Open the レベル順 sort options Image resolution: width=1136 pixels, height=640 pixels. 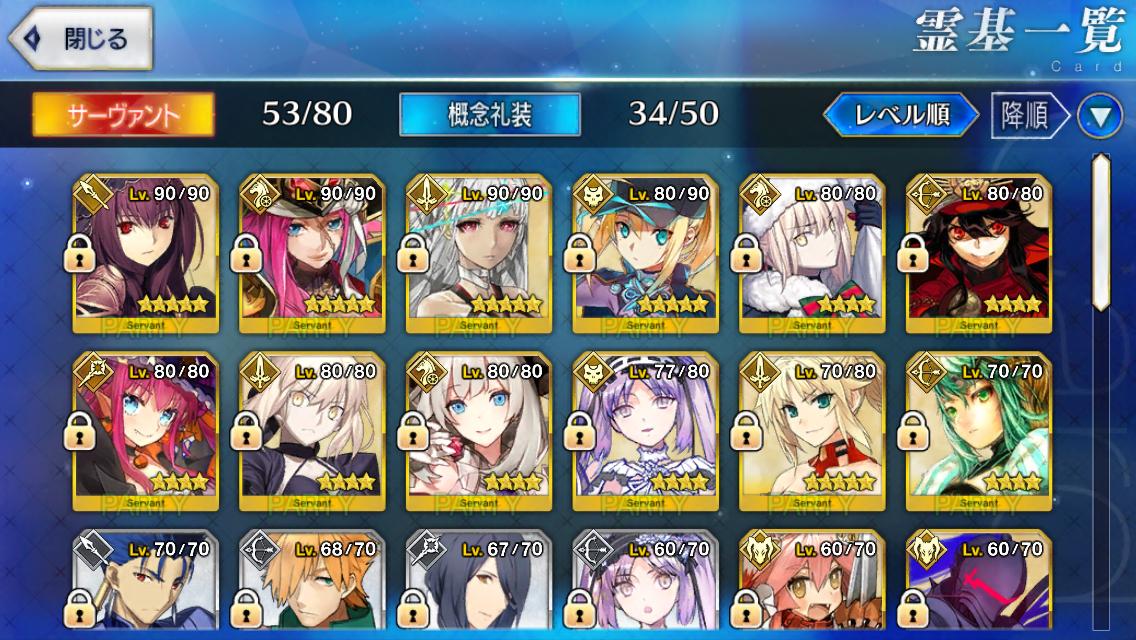(x=901, y=115)
